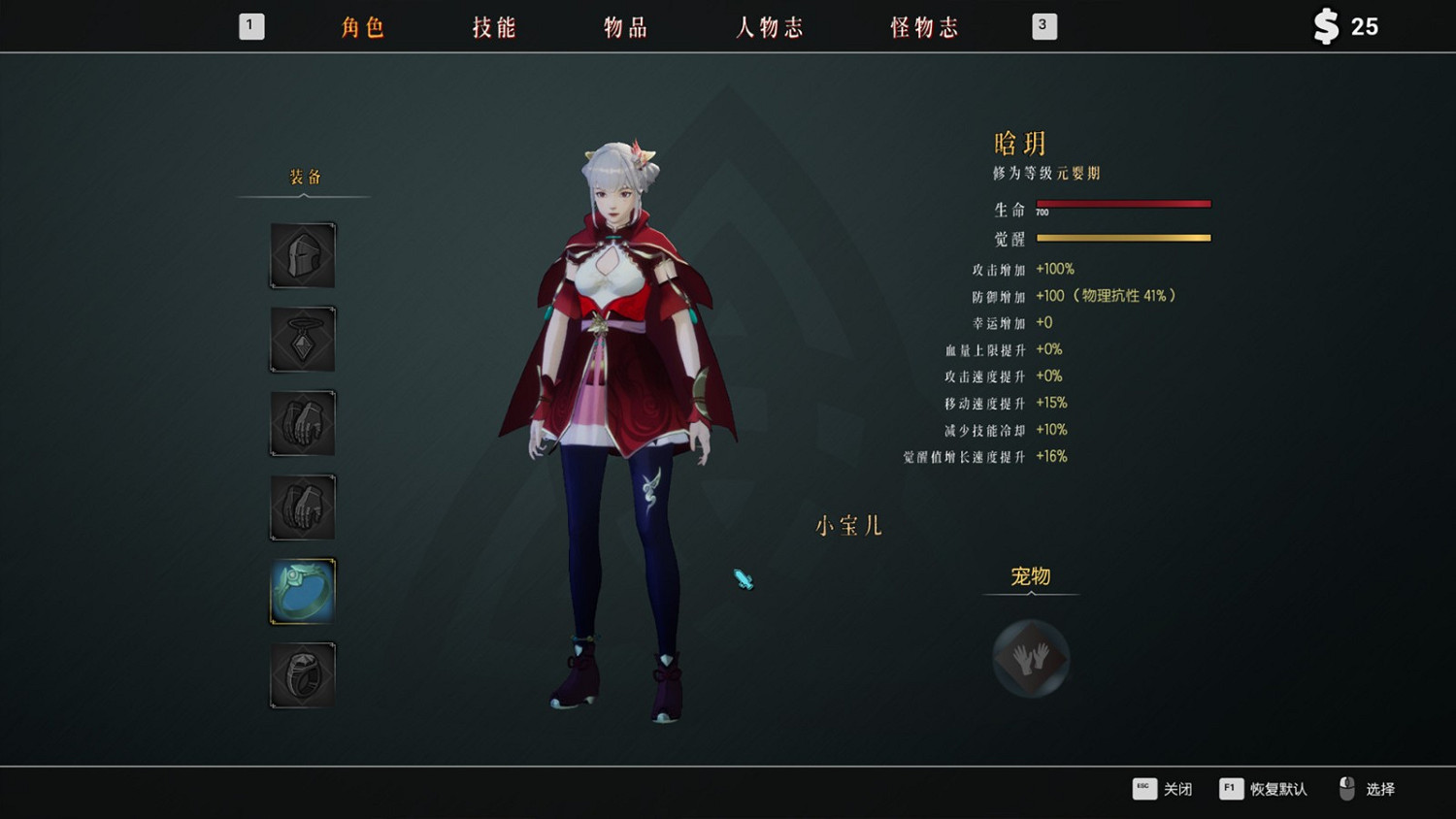Select the necklace equipment slot
Screen dimensions: 1456x819
click(x=302, y=339)
